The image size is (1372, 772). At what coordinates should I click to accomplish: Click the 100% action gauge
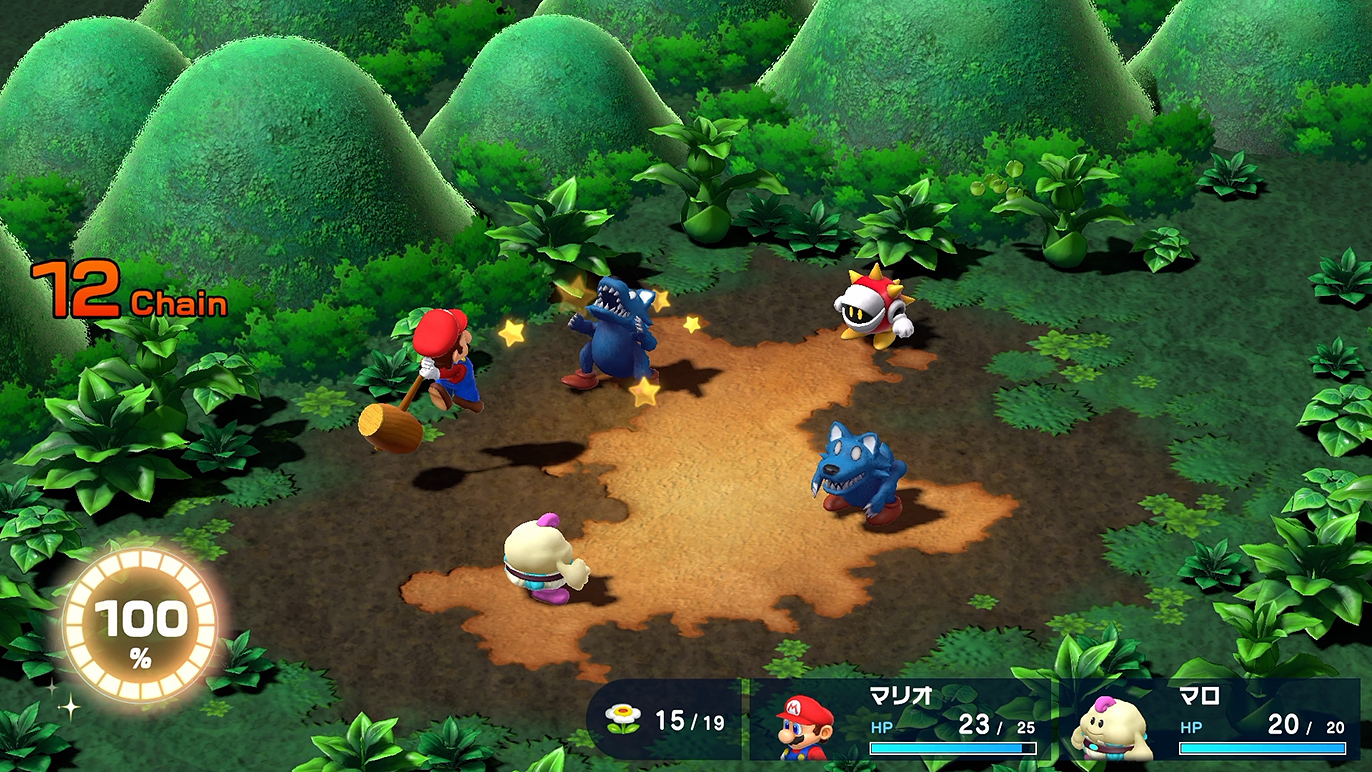139,627
